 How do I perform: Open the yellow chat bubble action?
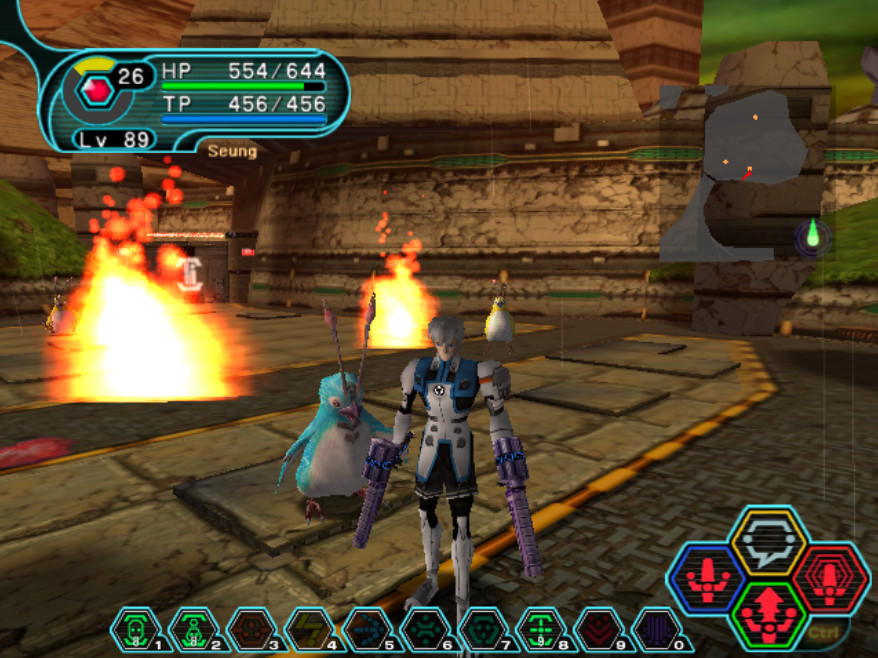point(768,543)
